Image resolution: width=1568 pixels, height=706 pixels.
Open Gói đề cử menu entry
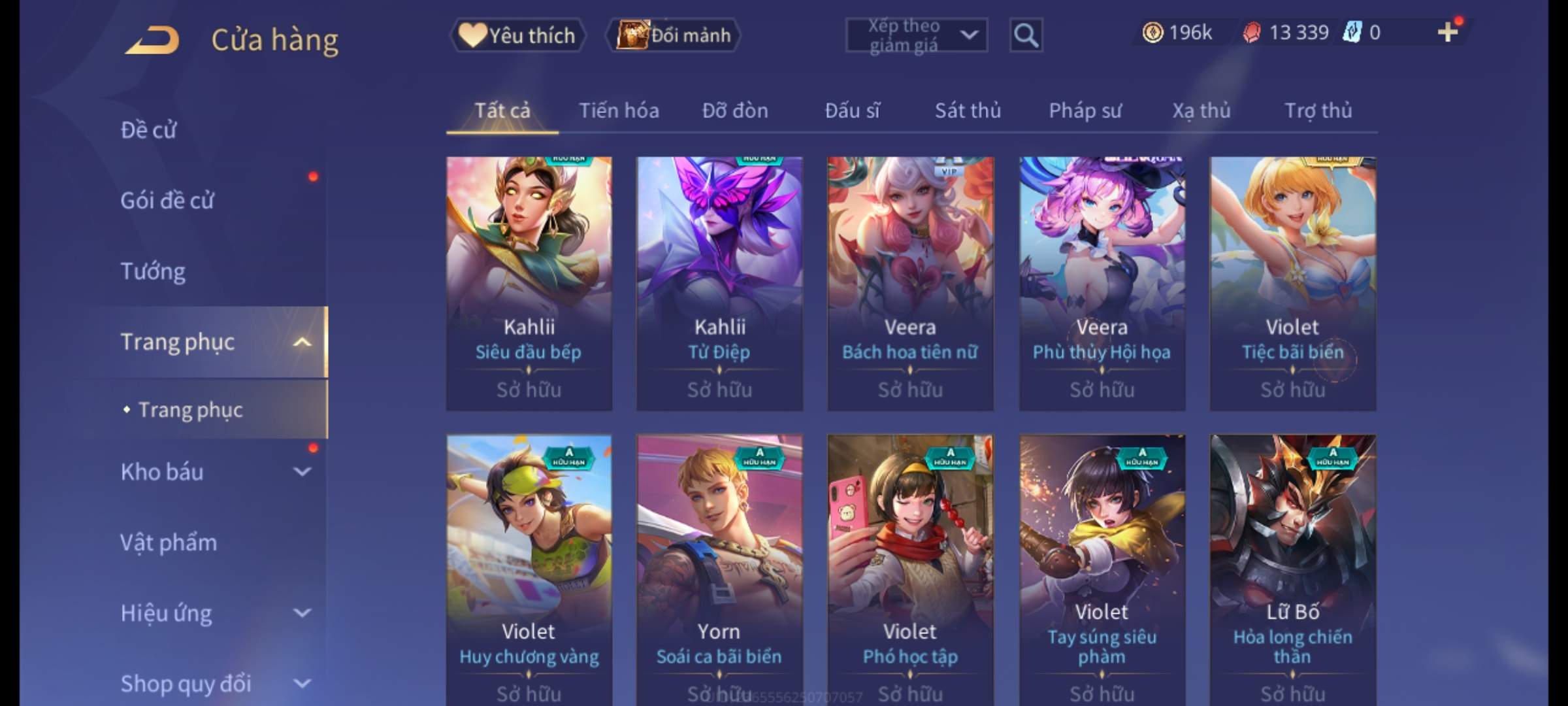(167, 201)
